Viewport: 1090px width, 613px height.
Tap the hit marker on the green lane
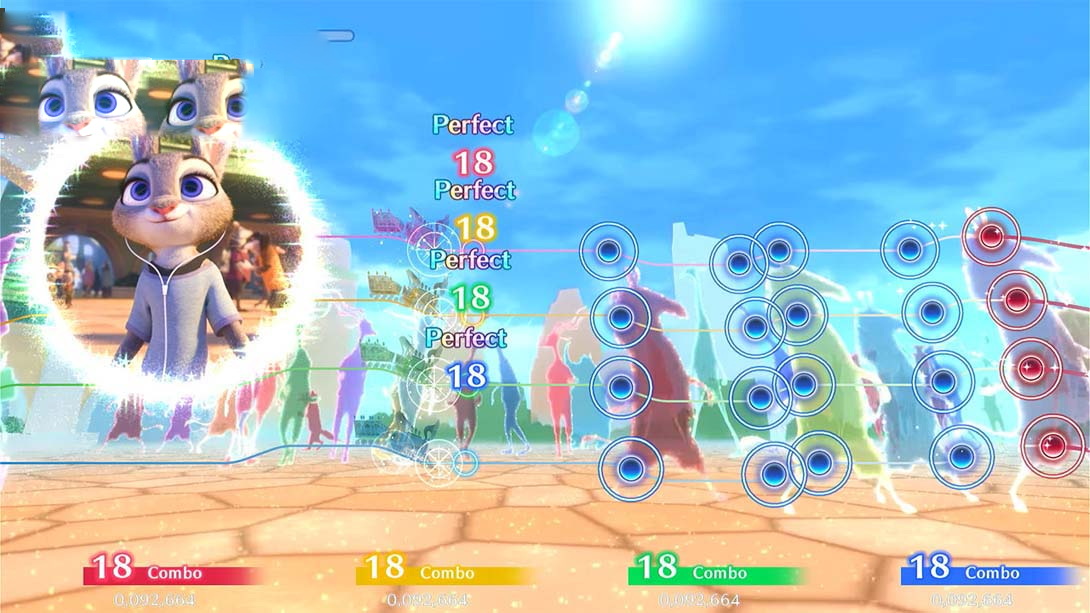pyautogui.click(x=432, y=381)
